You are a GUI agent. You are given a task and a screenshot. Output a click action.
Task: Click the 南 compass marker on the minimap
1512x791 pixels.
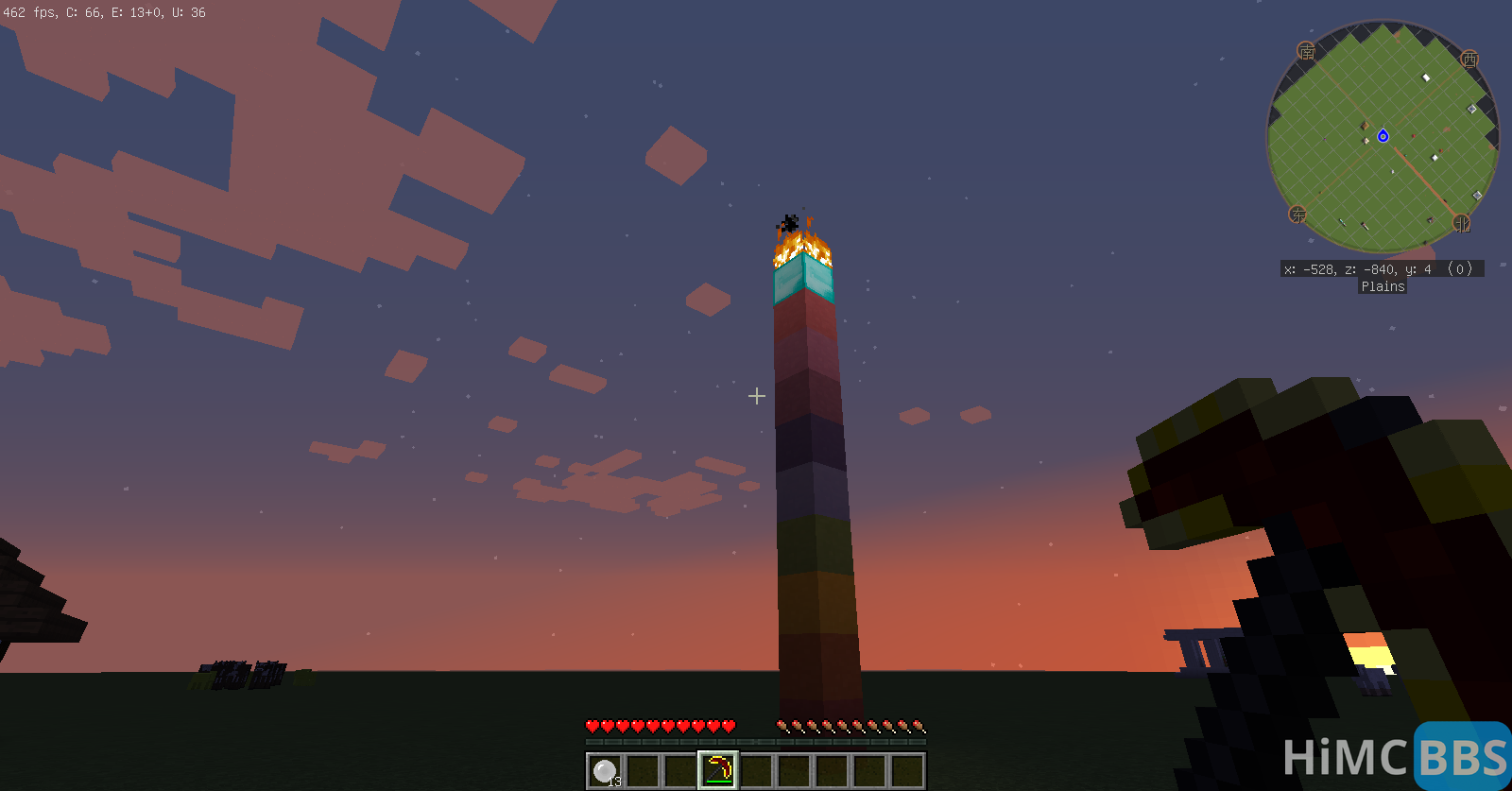click(1308, 51)
